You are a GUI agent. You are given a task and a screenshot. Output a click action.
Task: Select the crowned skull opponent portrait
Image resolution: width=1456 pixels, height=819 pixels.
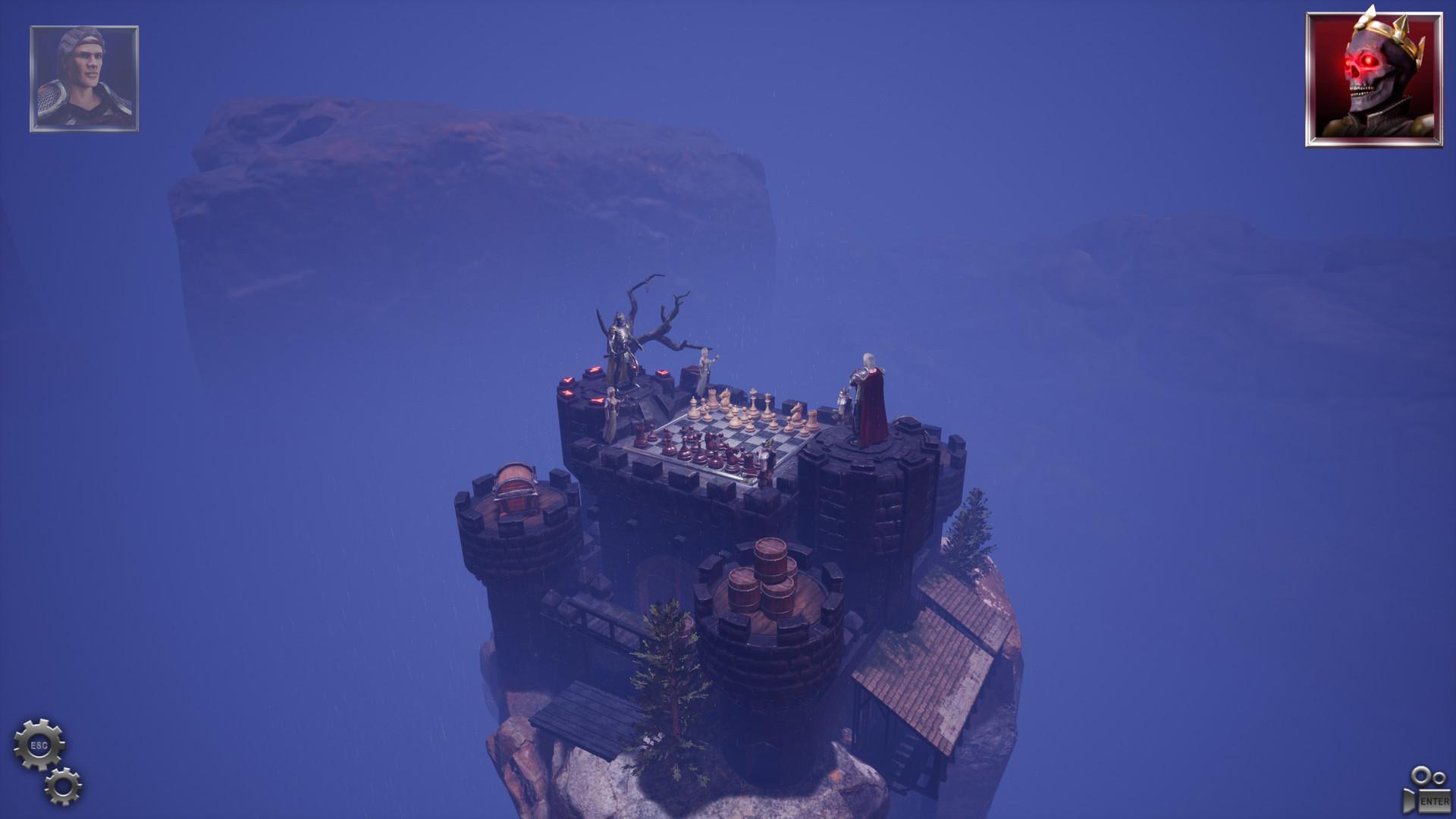1373,80
